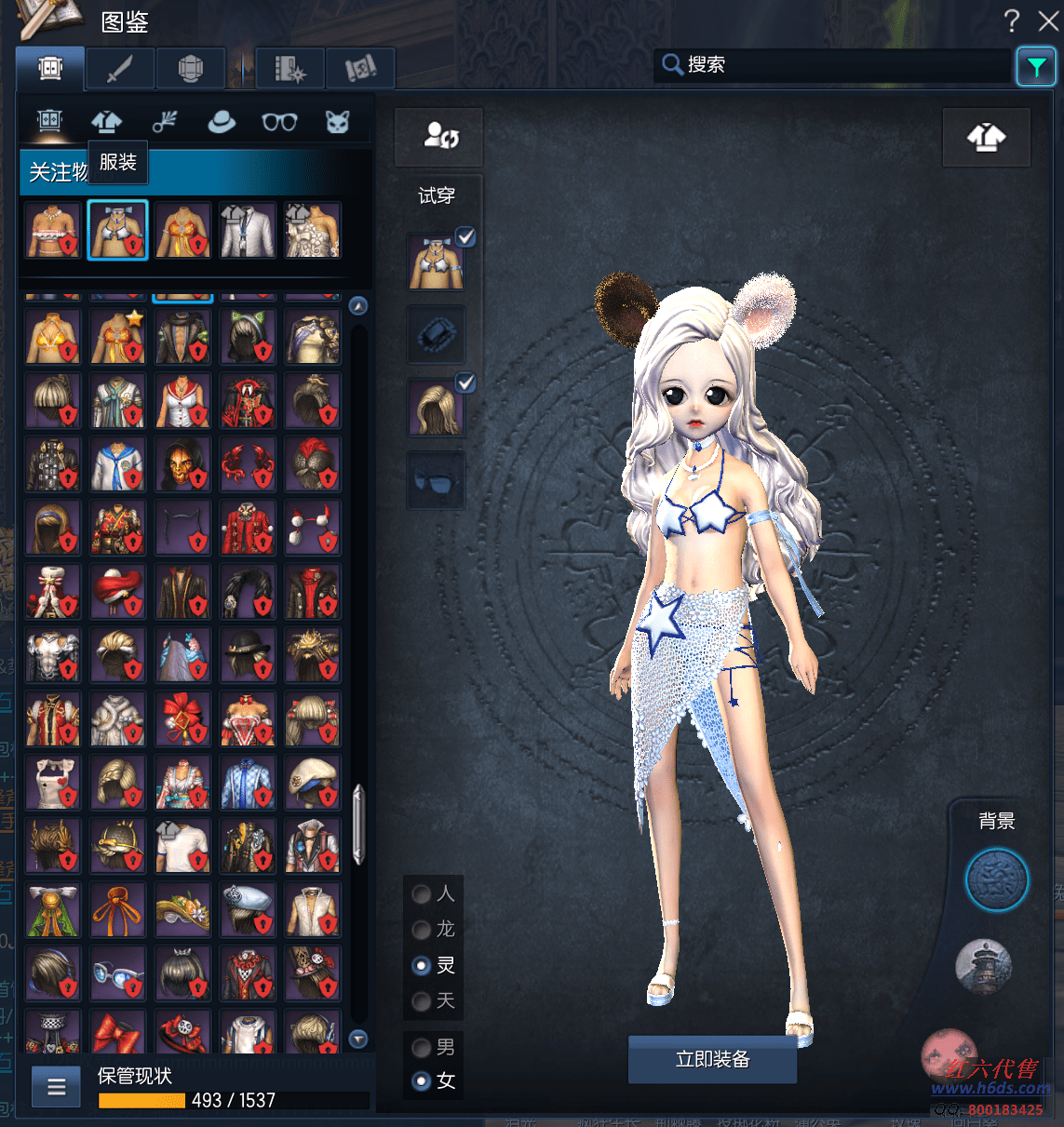Select the glasses category icon
Image resolution: width=1064 pixels, height=1127 pixels.
click(x=279, y=122)
